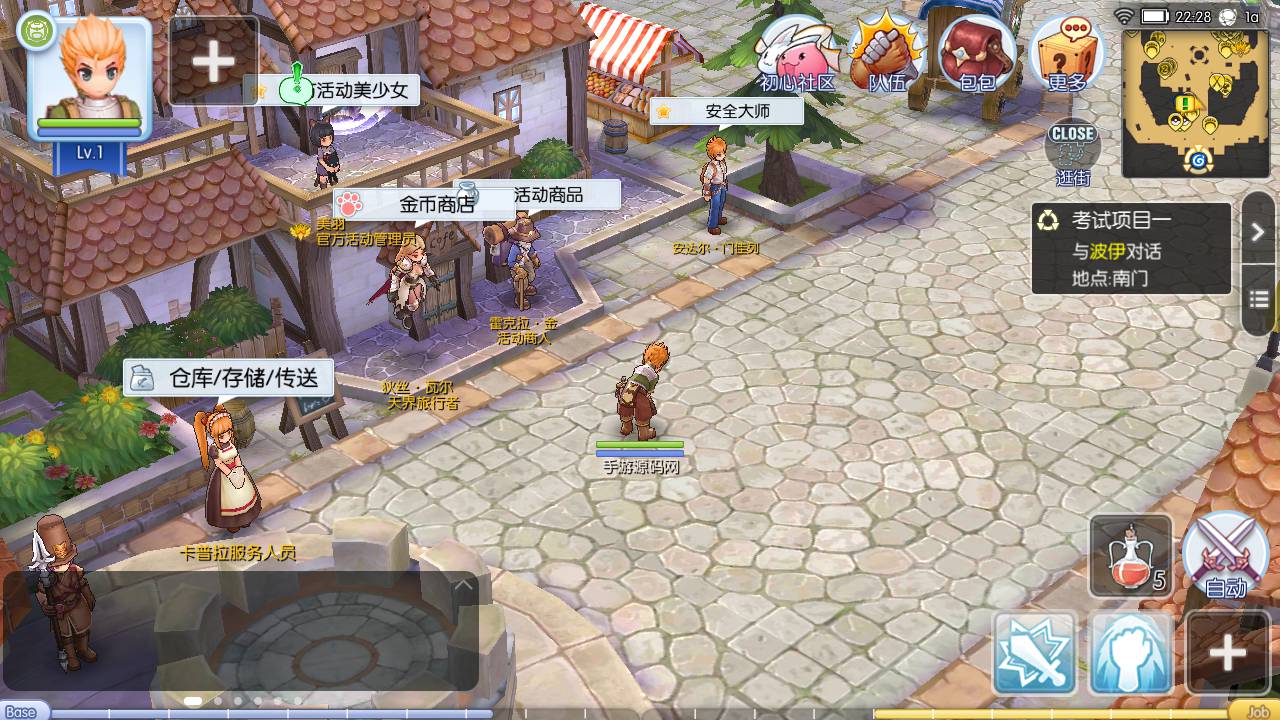Toggle 自动 auto battle
Image resolution: width=1280 pixels, height=720 pixels.
1225,555
